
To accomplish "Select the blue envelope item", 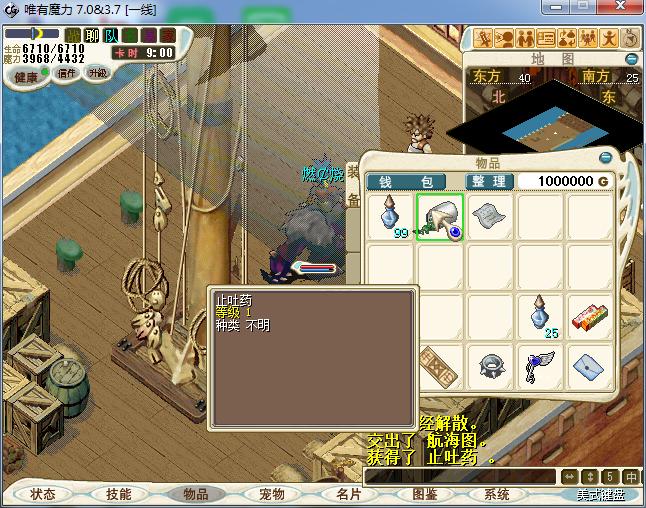I will (589, 368).
